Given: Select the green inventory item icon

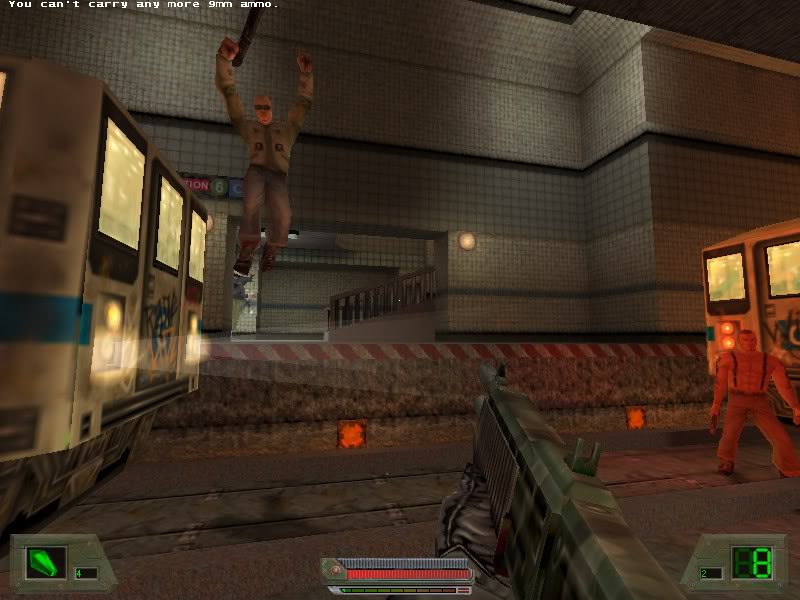Looking at the screenshot, I should pyautogui.click(x=45, y=562).
